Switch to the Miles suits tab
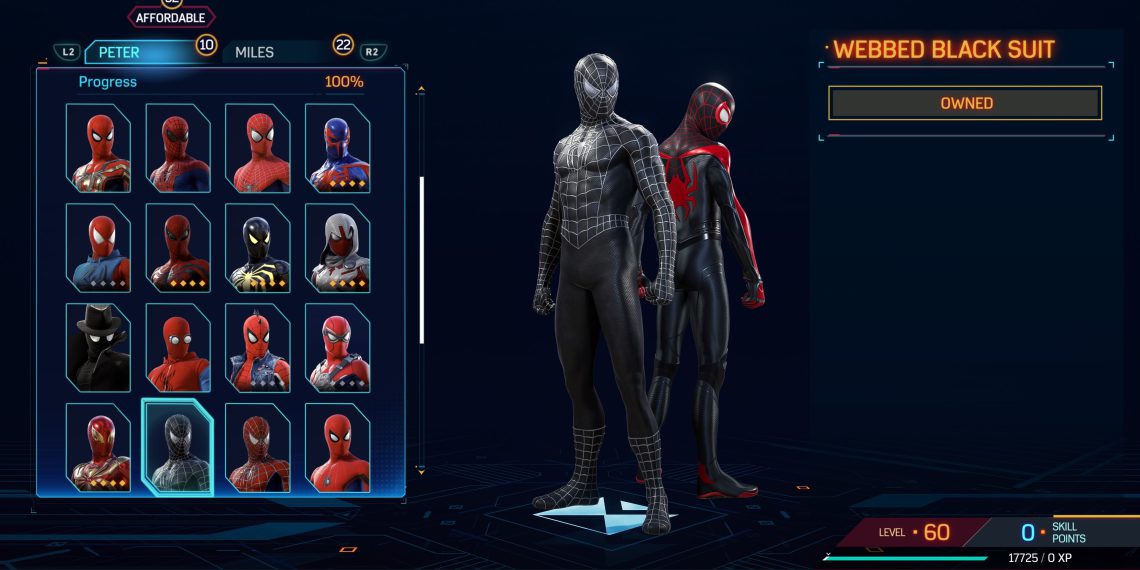1140x570 pixels. tap(270, 52)
